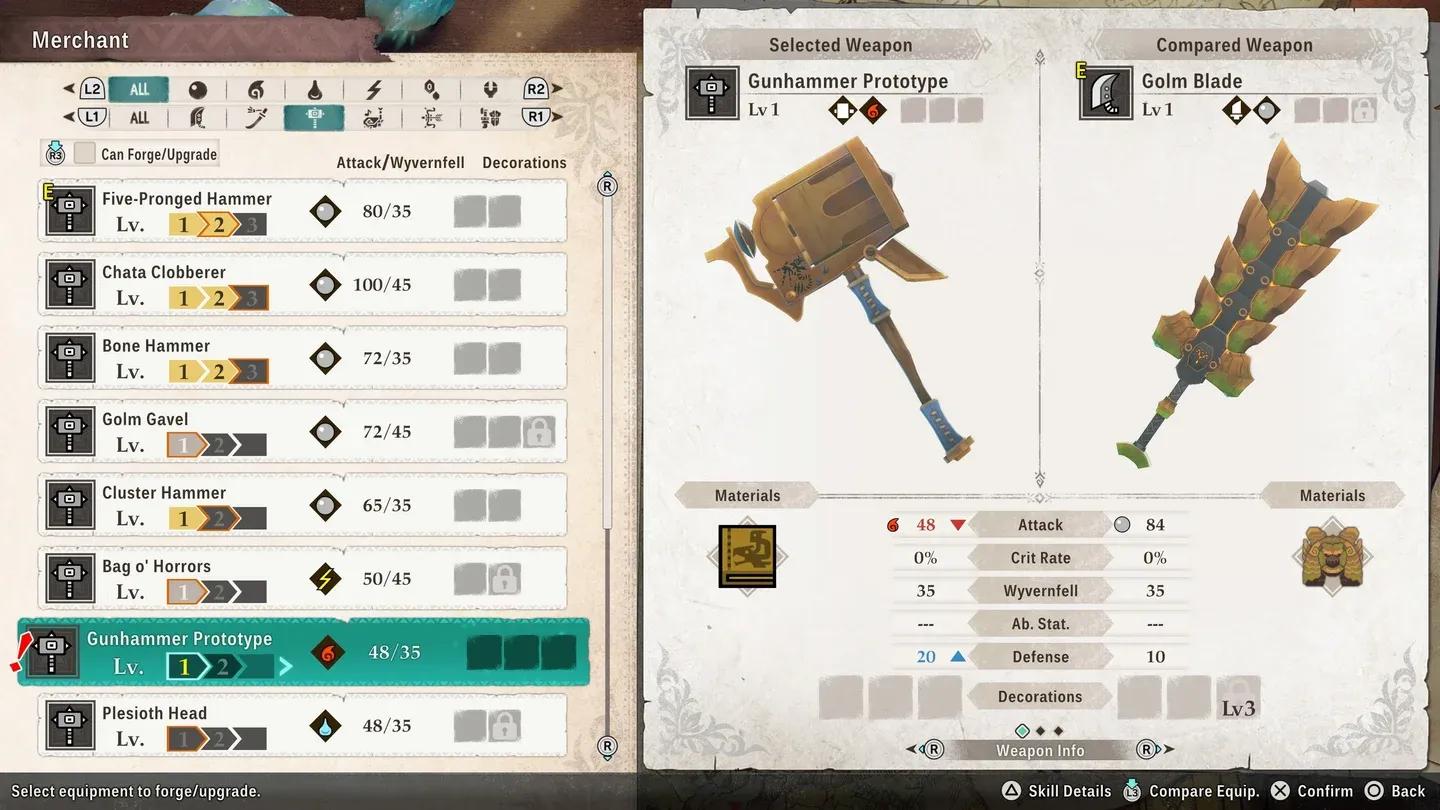Switch to the non-elemental sphere filter
The width and height of the screenshot is (1440, 810).
click(x=197, y=89)
